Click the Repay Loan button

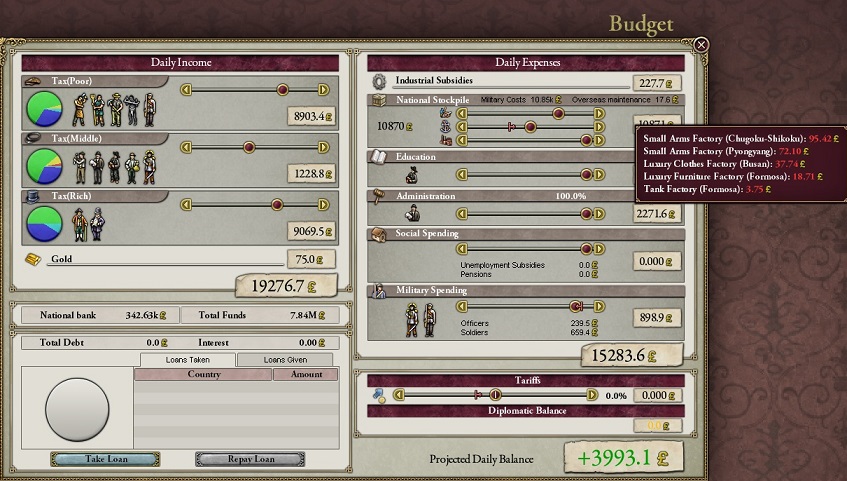click(x=249, y=459)
